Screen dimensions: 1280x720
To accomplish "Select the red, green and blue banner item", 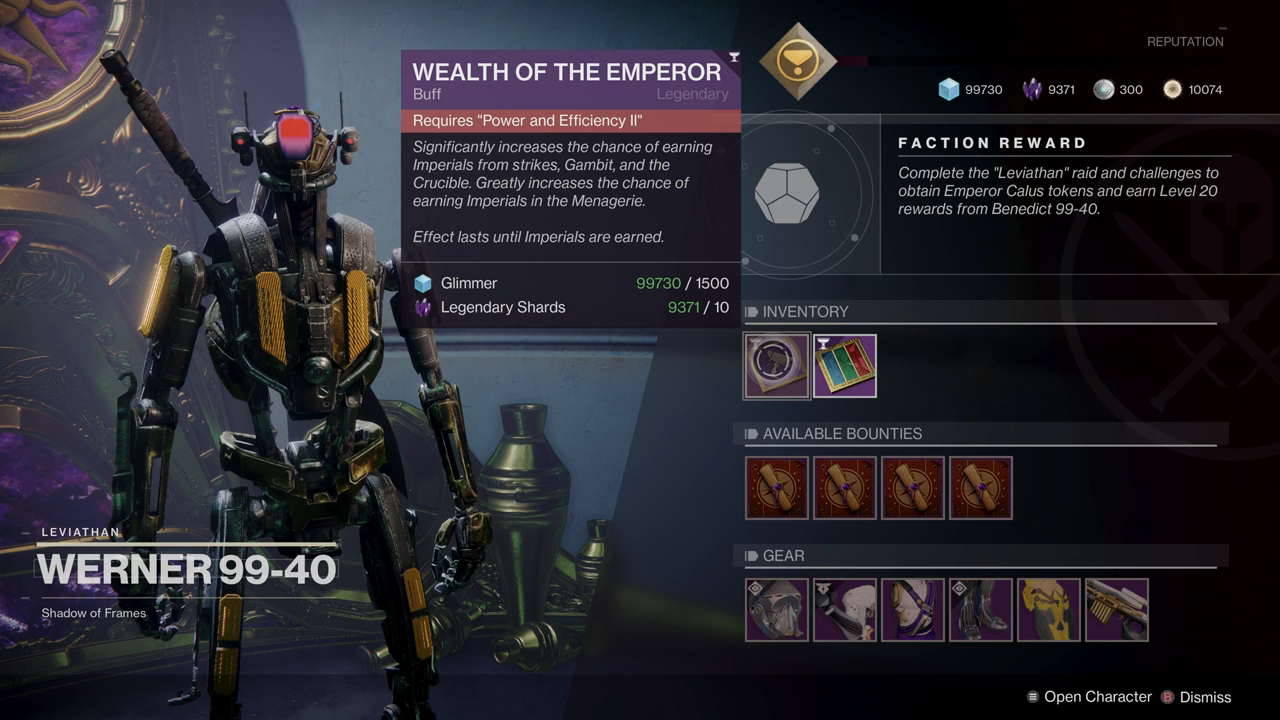I will [x=845, y=366].
